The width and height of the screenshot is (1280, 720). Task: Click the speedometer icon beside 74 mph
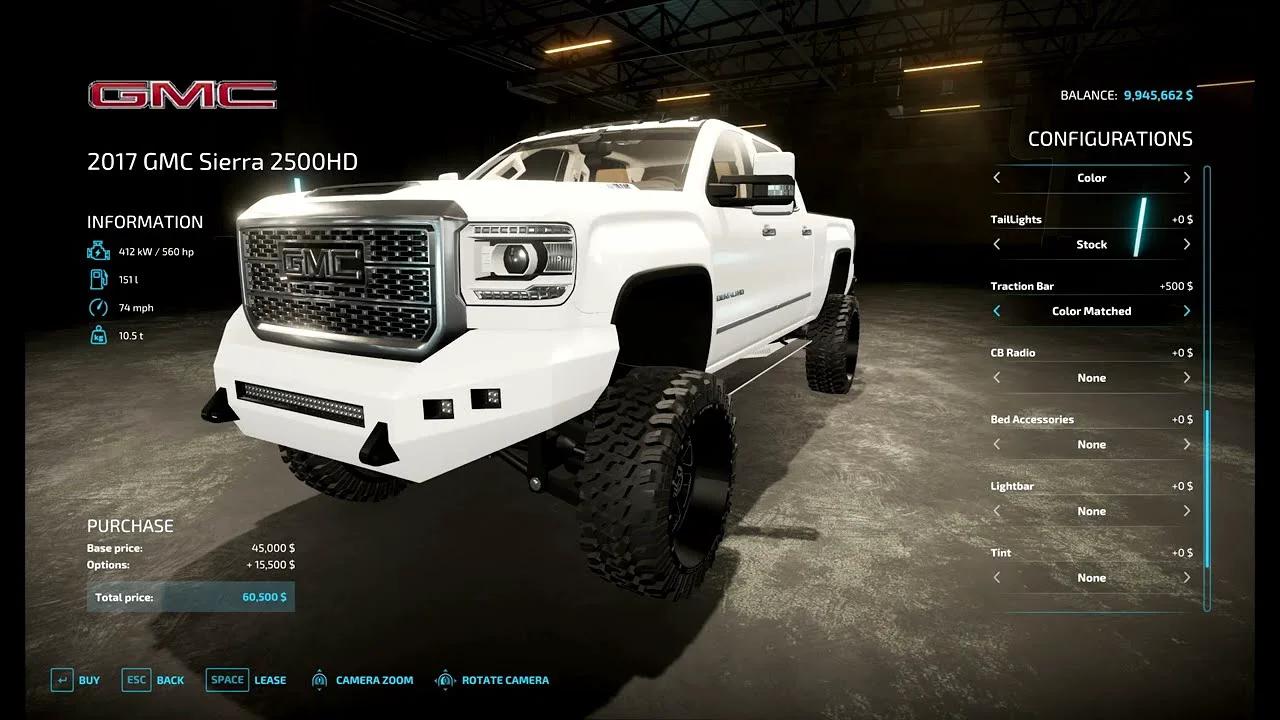[x=98, y=307]
